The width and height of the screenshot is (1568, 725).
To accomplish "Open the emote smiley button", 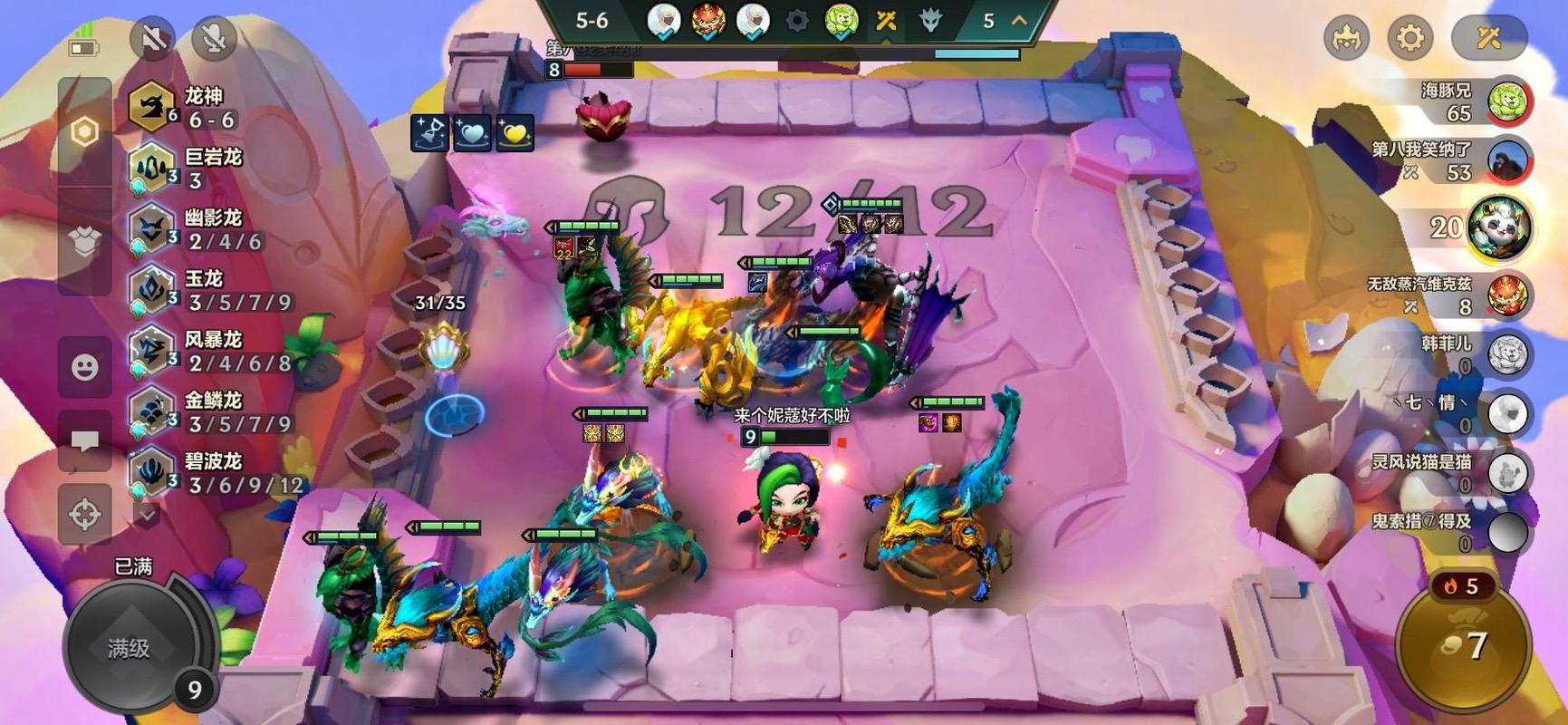I will pyautogui.click(x=85, y=367).
